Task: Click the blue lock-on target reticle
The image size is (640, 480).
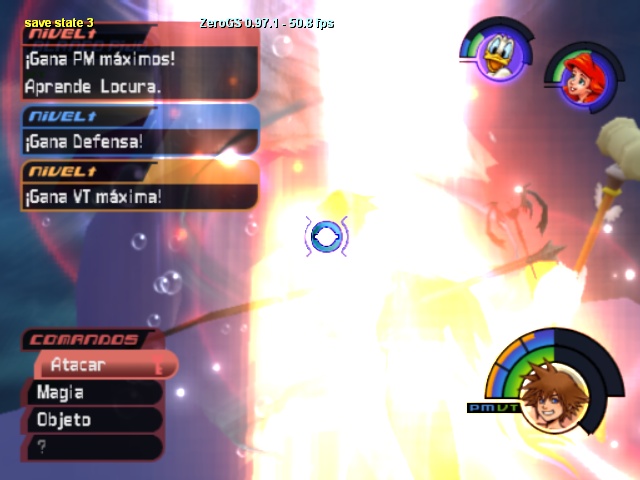Action: pyautogui.click(x=326, y=237)
